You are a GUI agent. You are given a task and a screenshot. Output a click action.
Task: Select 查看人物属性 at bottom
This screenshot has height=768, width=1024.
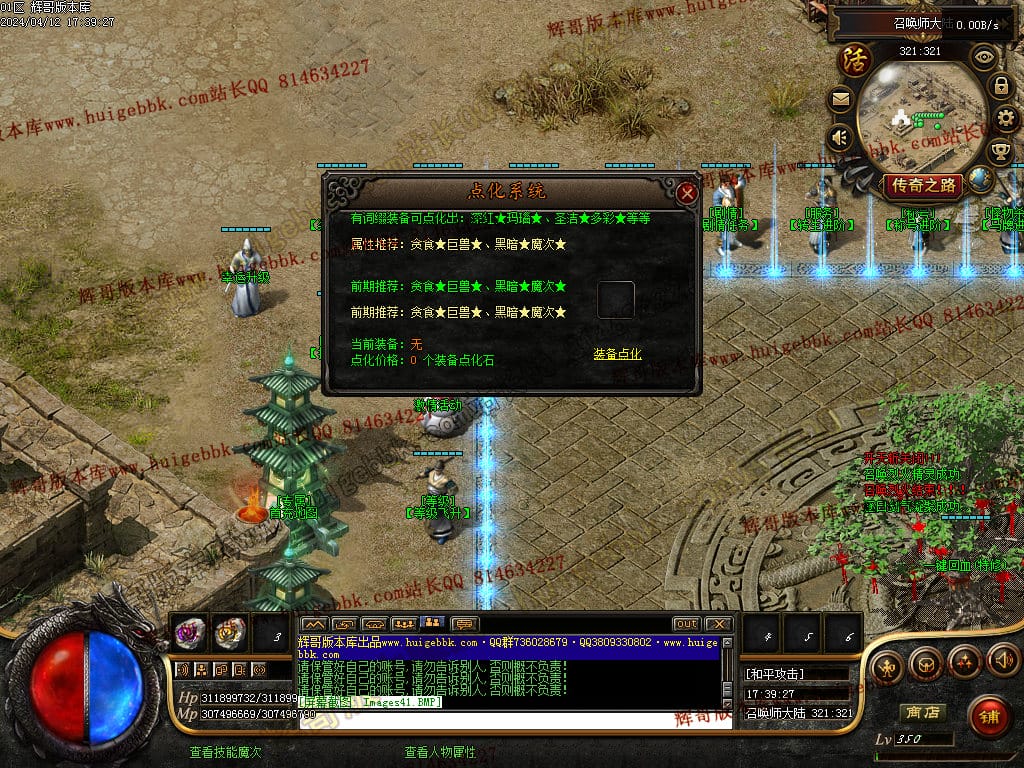pyautogui.click(x=440, y=752)
